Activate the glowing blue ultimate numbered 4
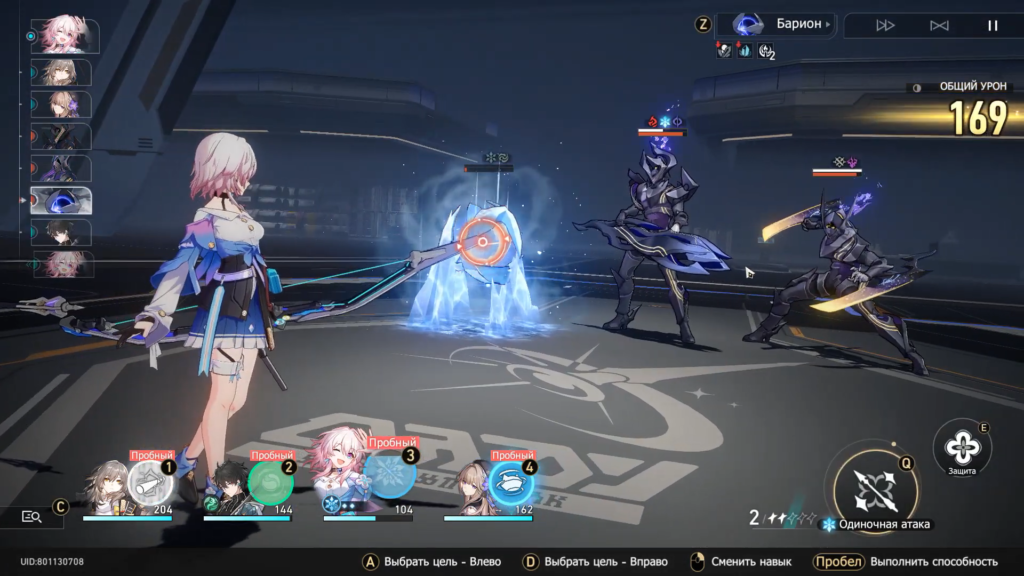 click(511, 482)
